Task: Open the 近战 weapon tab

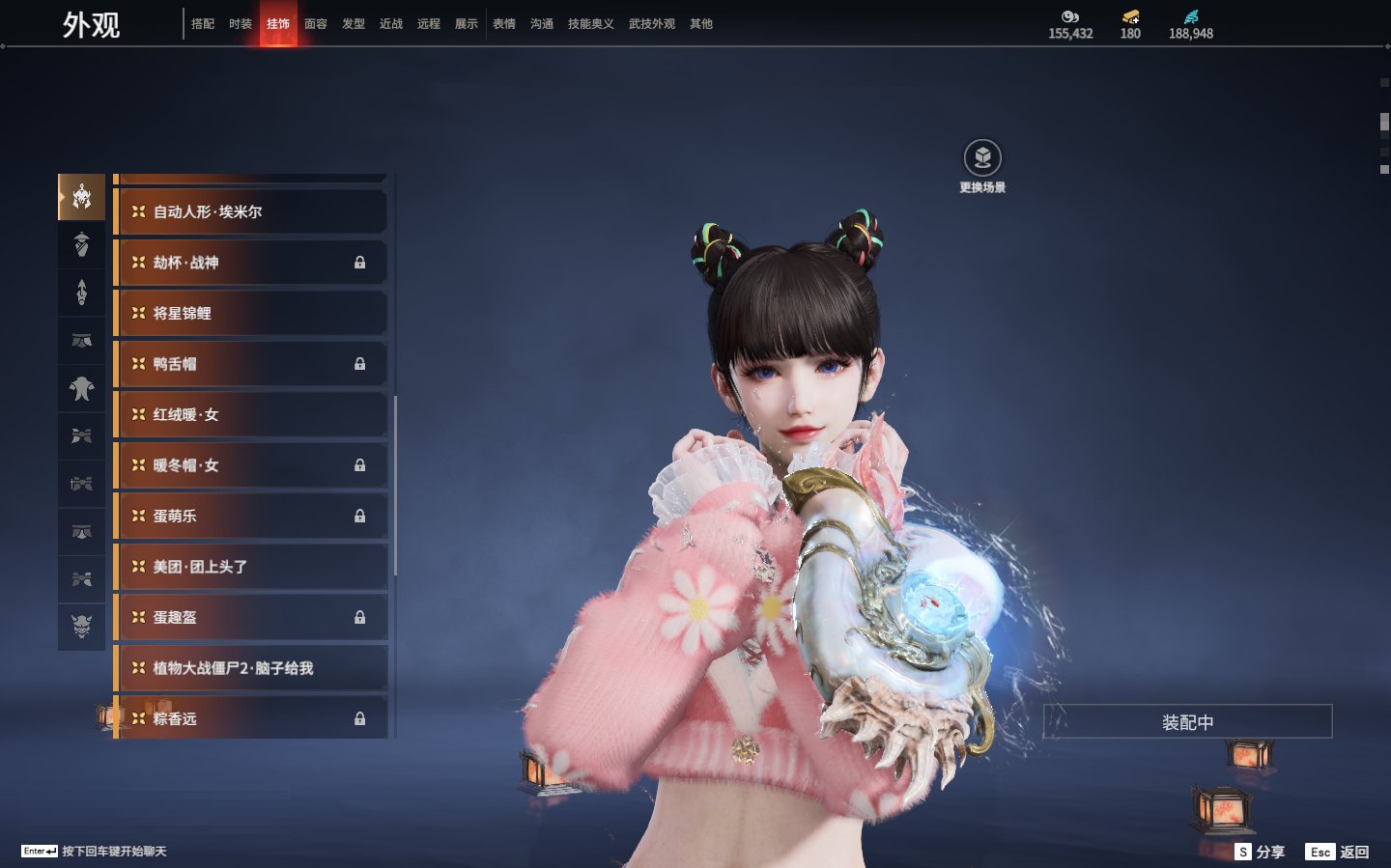Action: (x=391, y=24)
